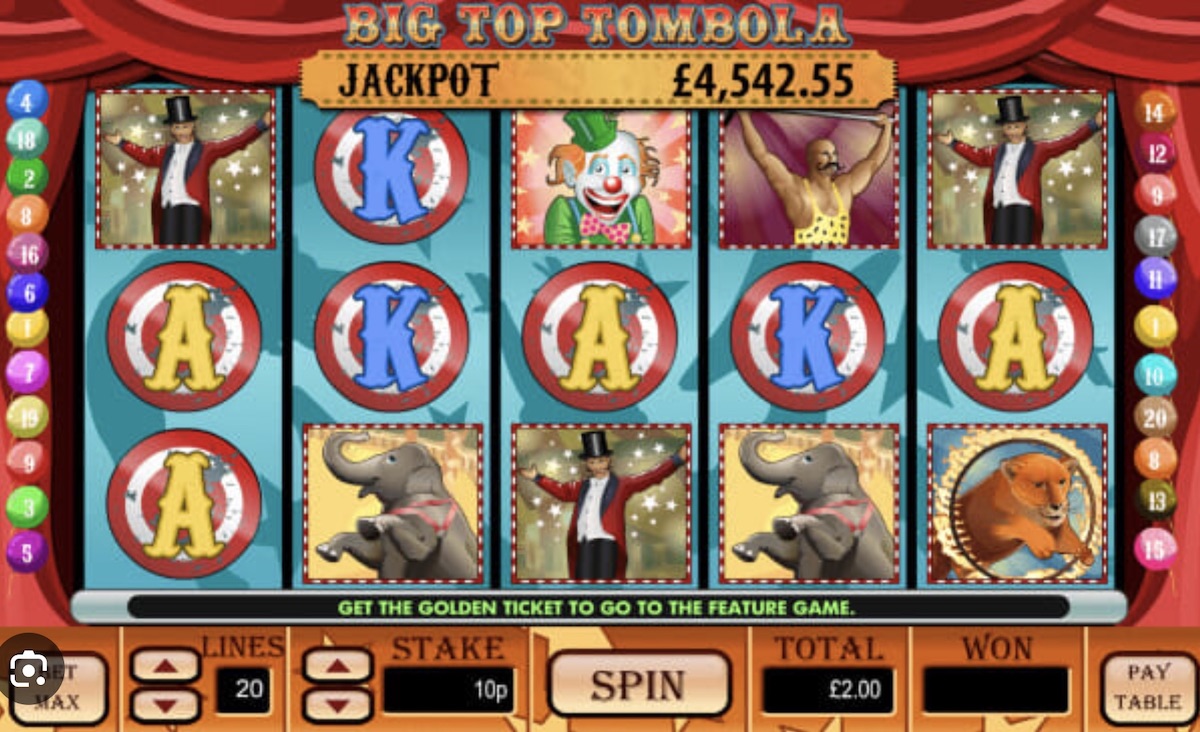Raise the stake with the up arrow
The image size is (1200, 732).
click(x=337, y=665)
